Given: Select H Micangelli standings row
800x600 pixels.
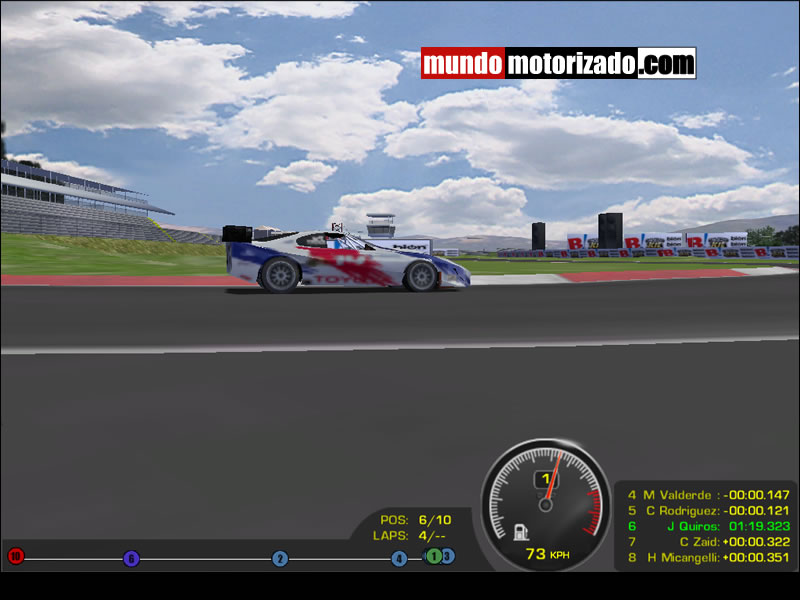Looking at the screenshot, I should pyautogui.click(x=708, y=558).
